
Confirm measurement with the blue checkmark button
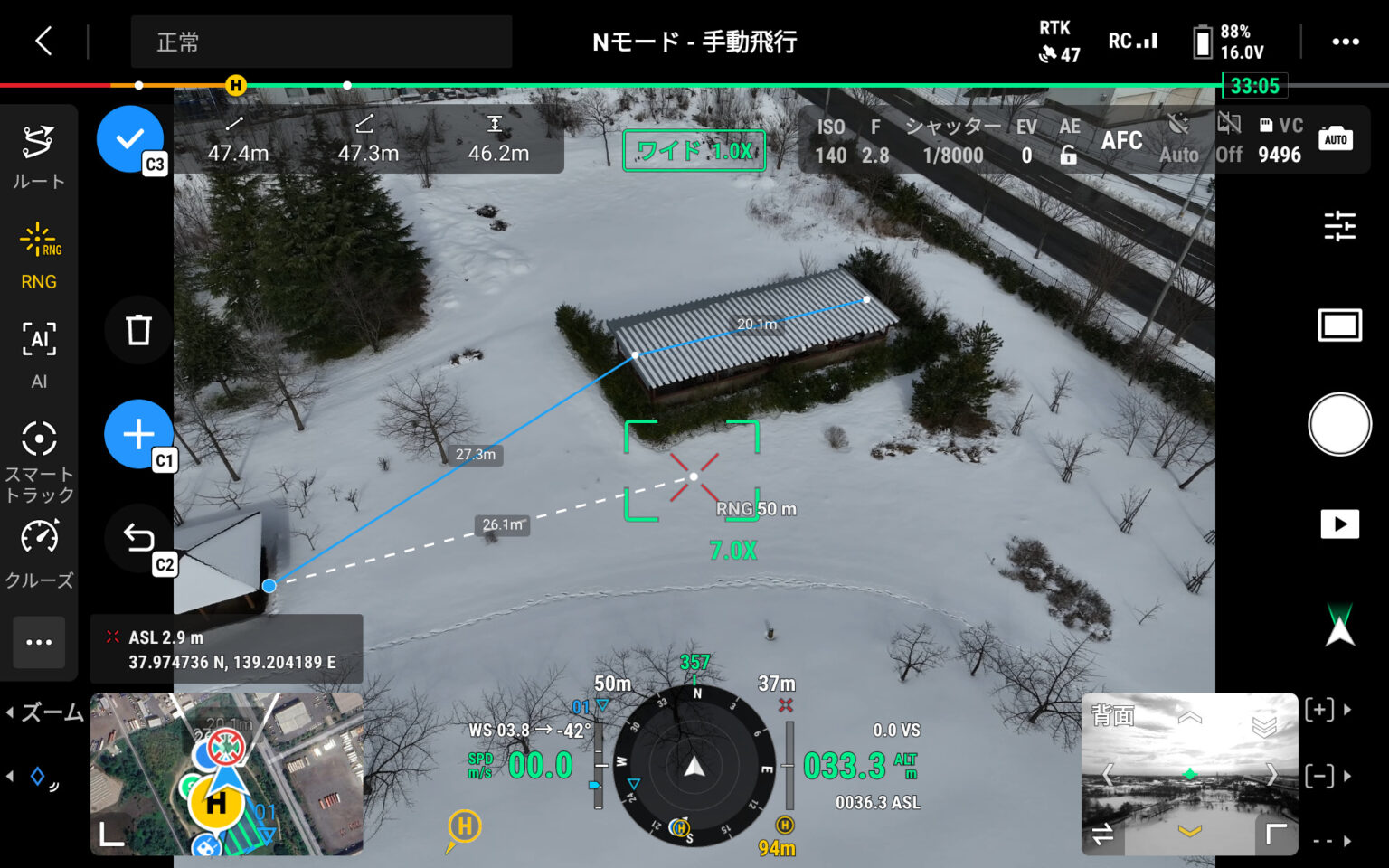coord(130,138)
